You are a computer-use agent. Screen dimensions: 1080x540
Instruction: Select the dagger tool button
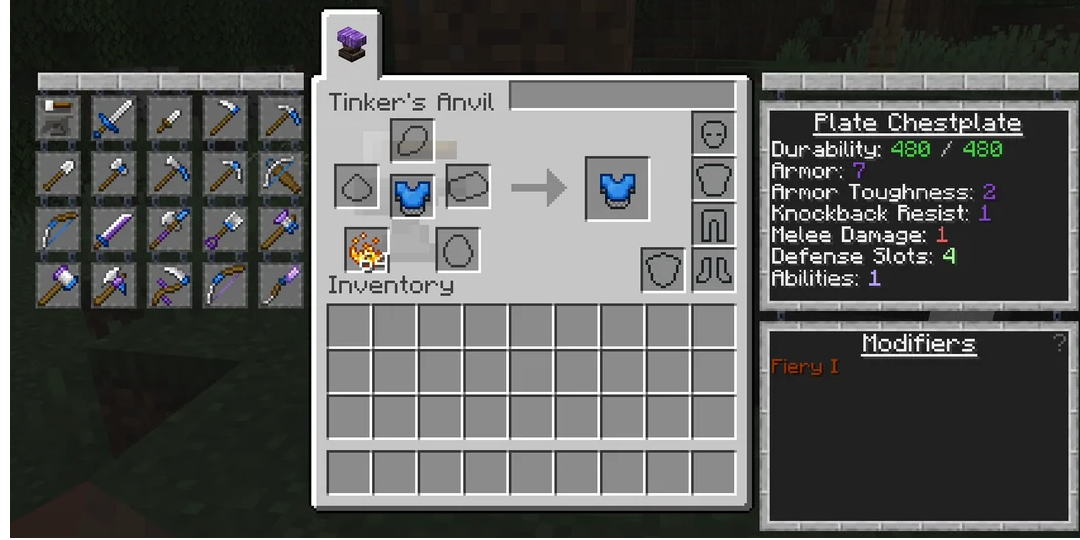(x=168, y=118)
